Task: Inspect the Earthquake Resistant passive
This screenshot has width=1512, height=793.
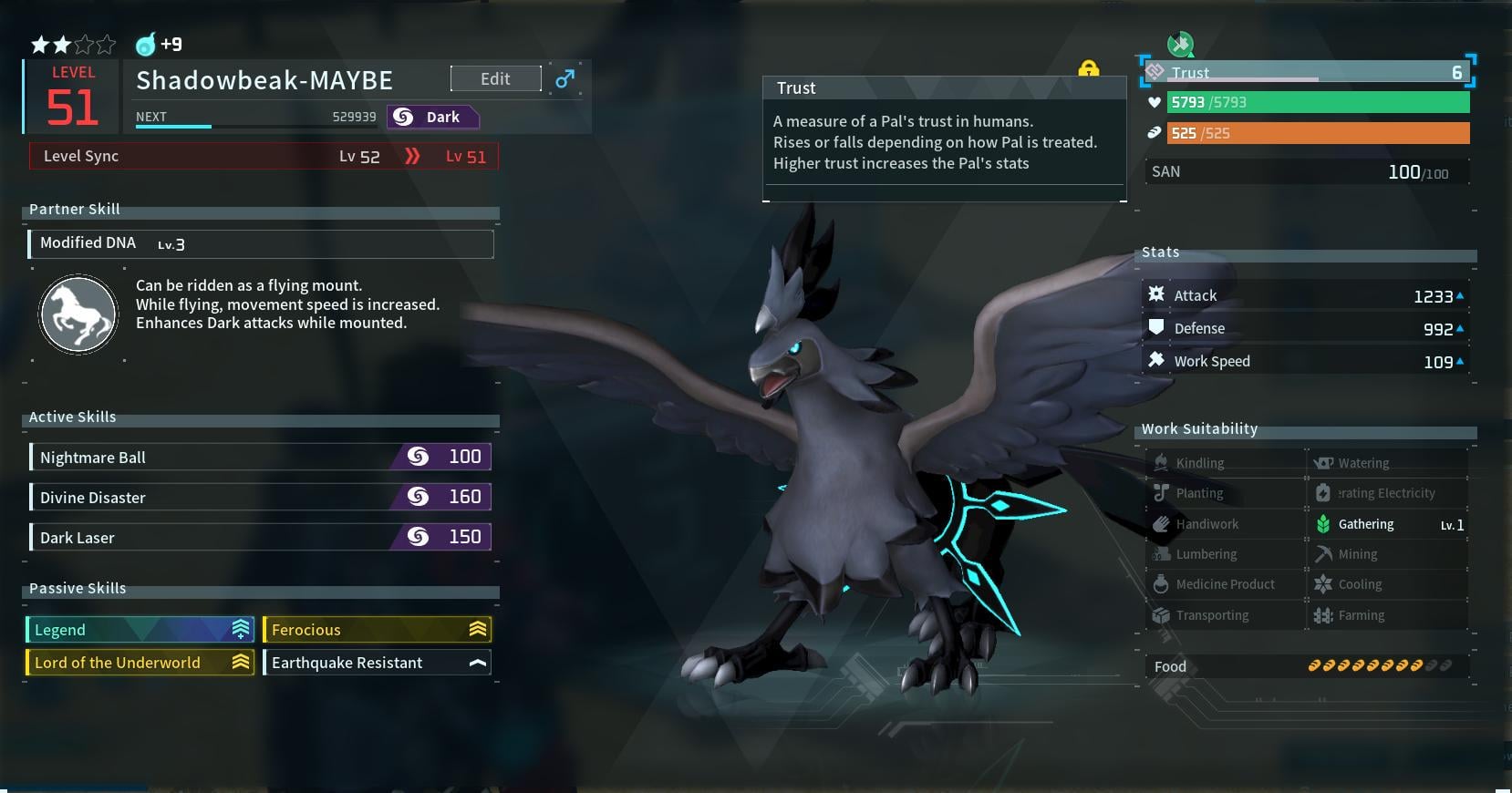Action: (x=377, y=663)
